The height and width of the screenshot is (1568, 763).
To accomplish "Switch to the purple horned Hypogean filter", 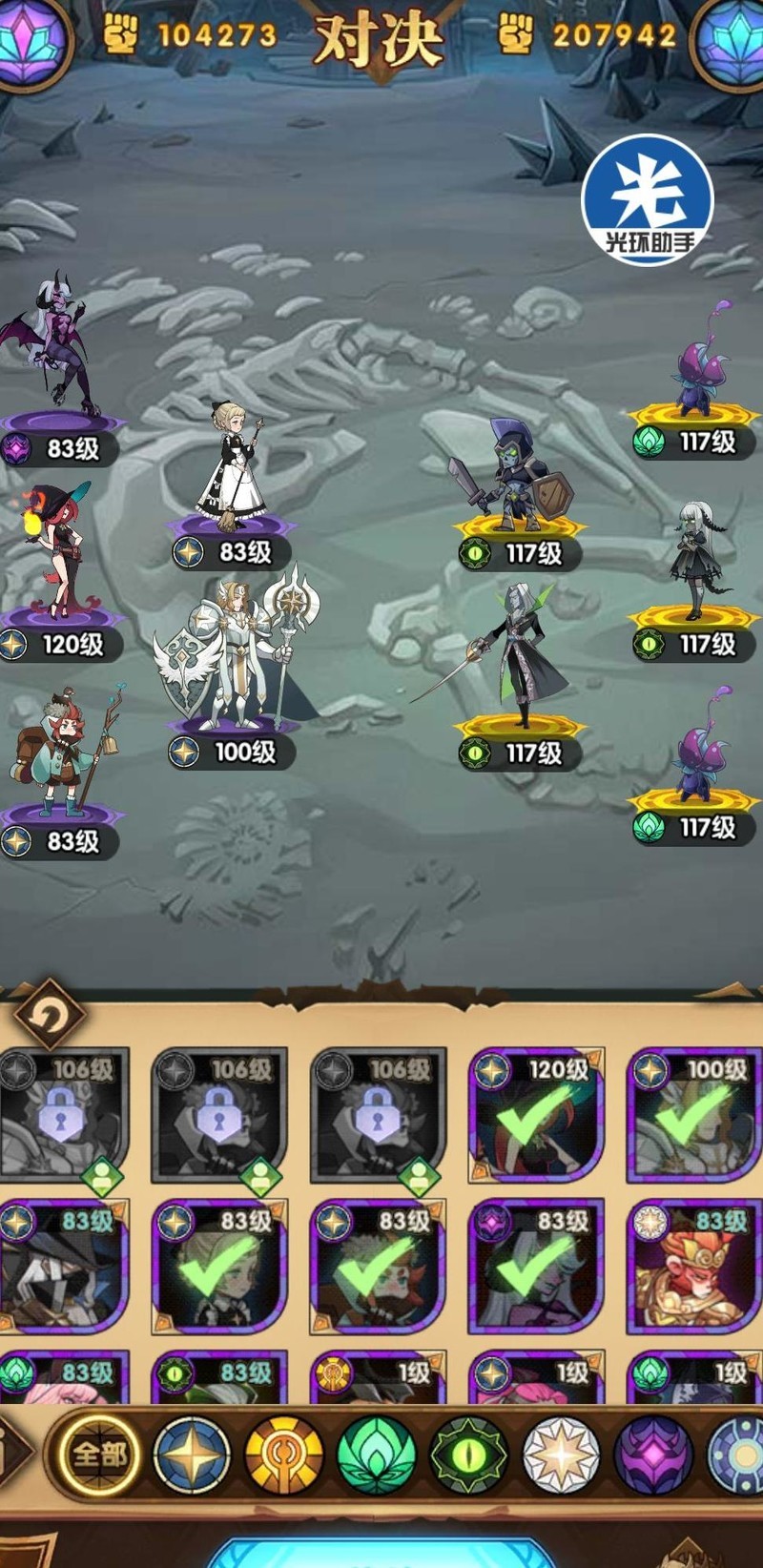I will pos(653,1455).
